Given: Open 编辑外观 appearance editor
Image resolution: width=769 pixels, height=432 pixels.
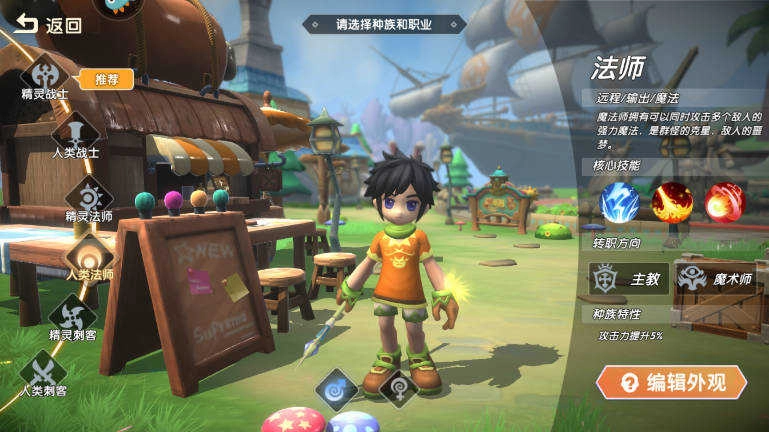Looking at the screenshot, I should click(671, 381).
